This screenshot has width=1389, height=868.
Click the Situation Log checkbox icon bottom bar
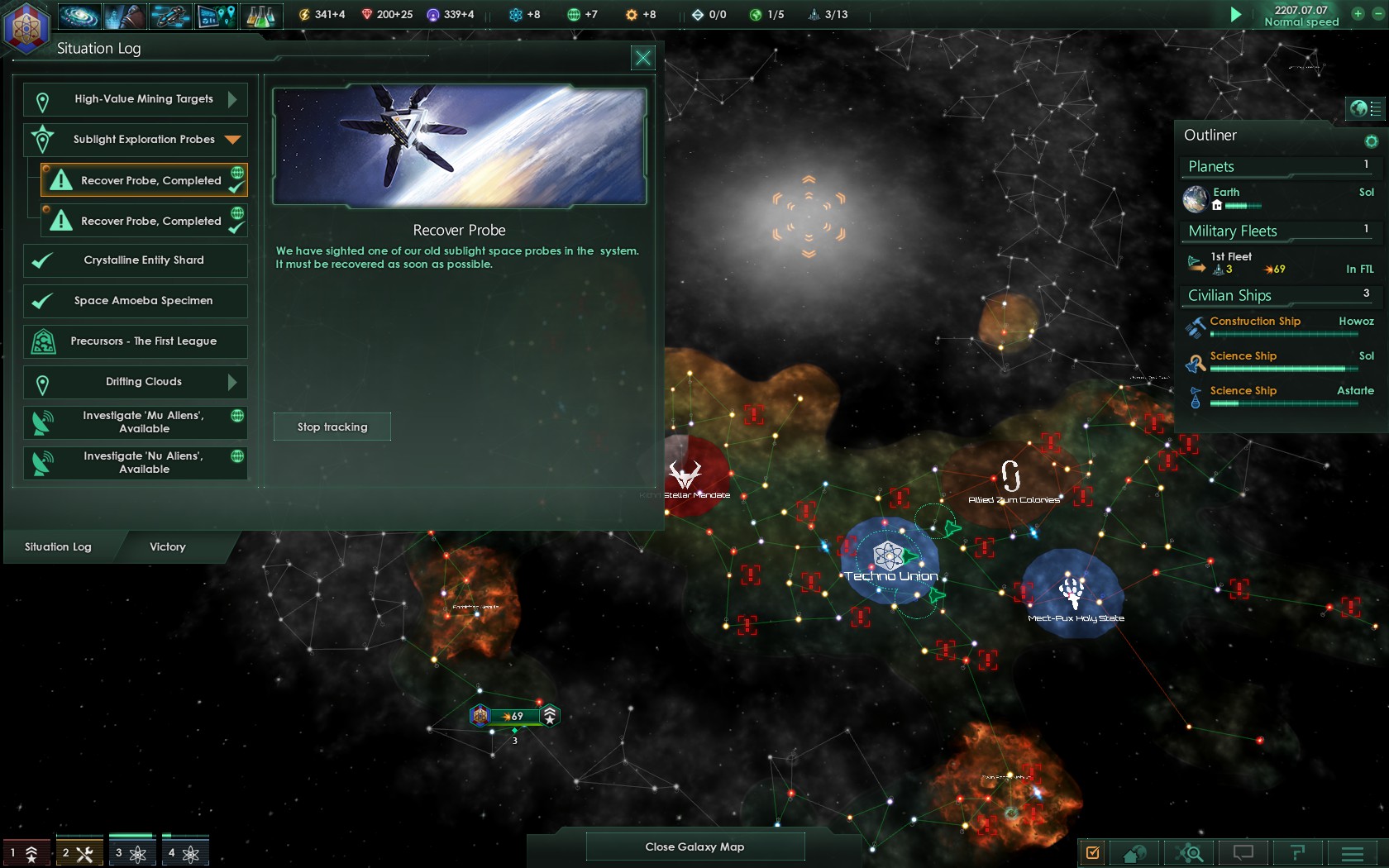[1093, 852]
